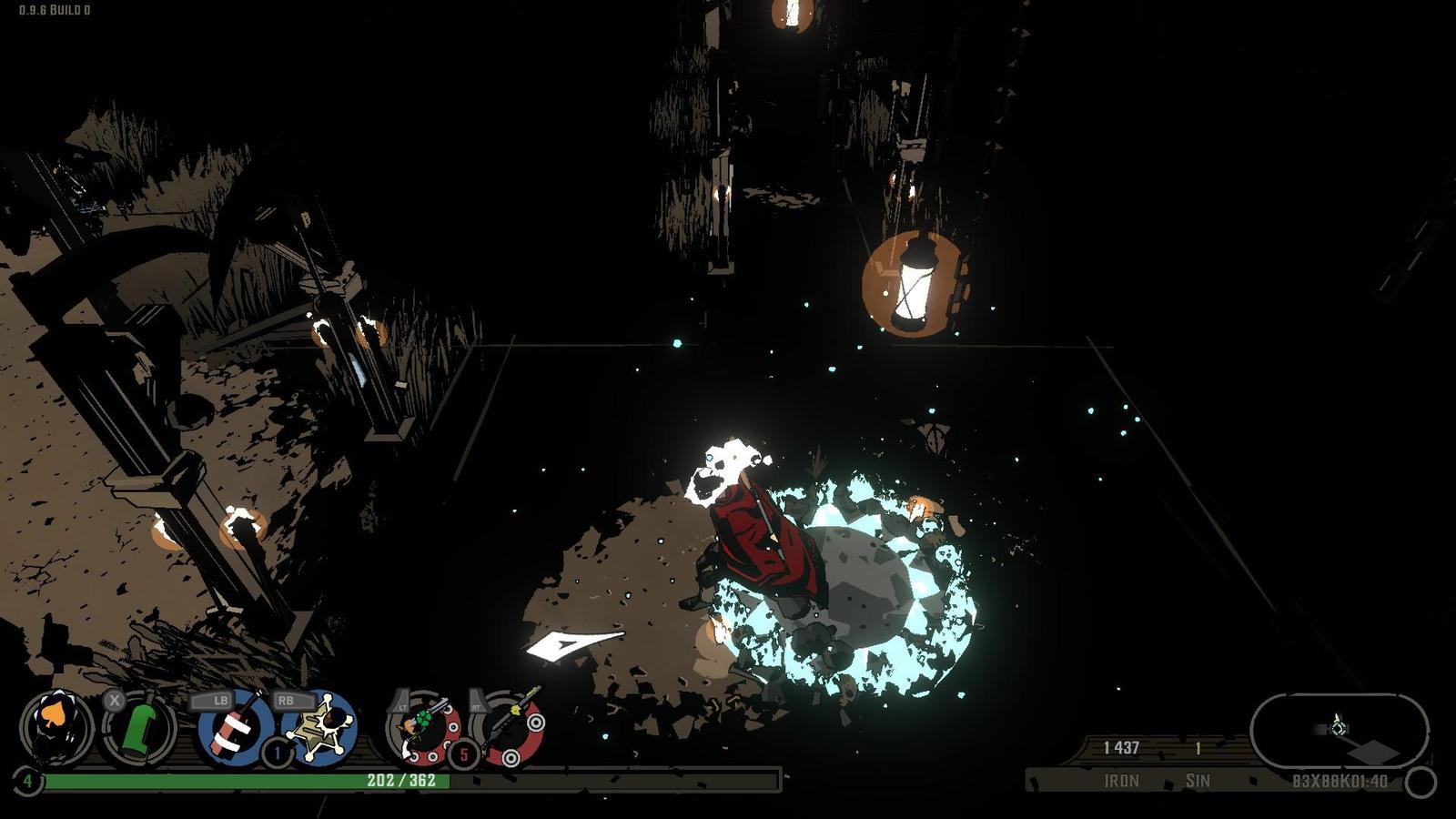Activate the dynamite bottle ability
This screenshot has height=819, width=1456.
(234, 728)
